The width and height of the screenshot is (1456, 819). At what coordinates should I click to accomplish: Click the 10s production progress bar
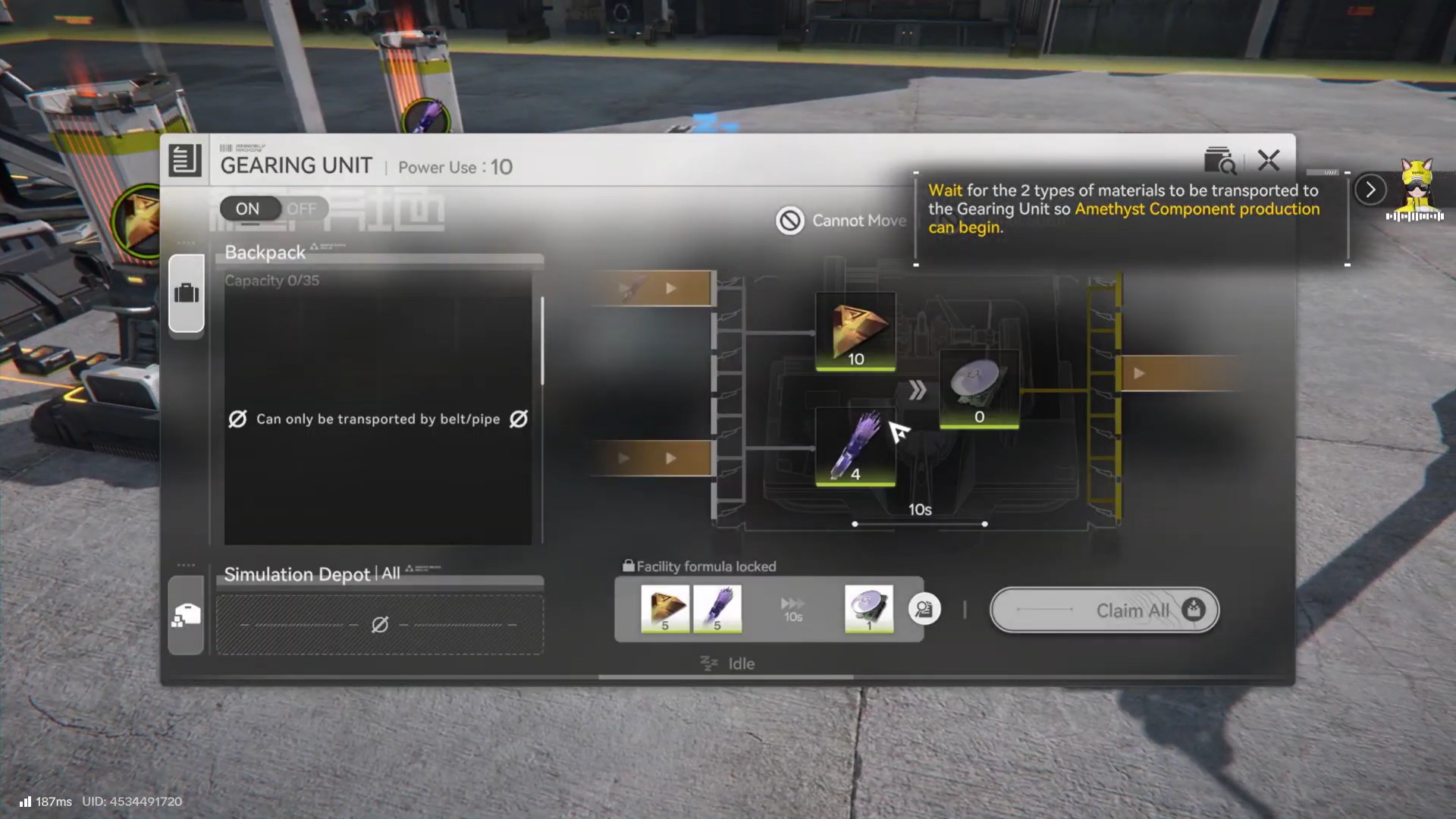tap(919, 522)
